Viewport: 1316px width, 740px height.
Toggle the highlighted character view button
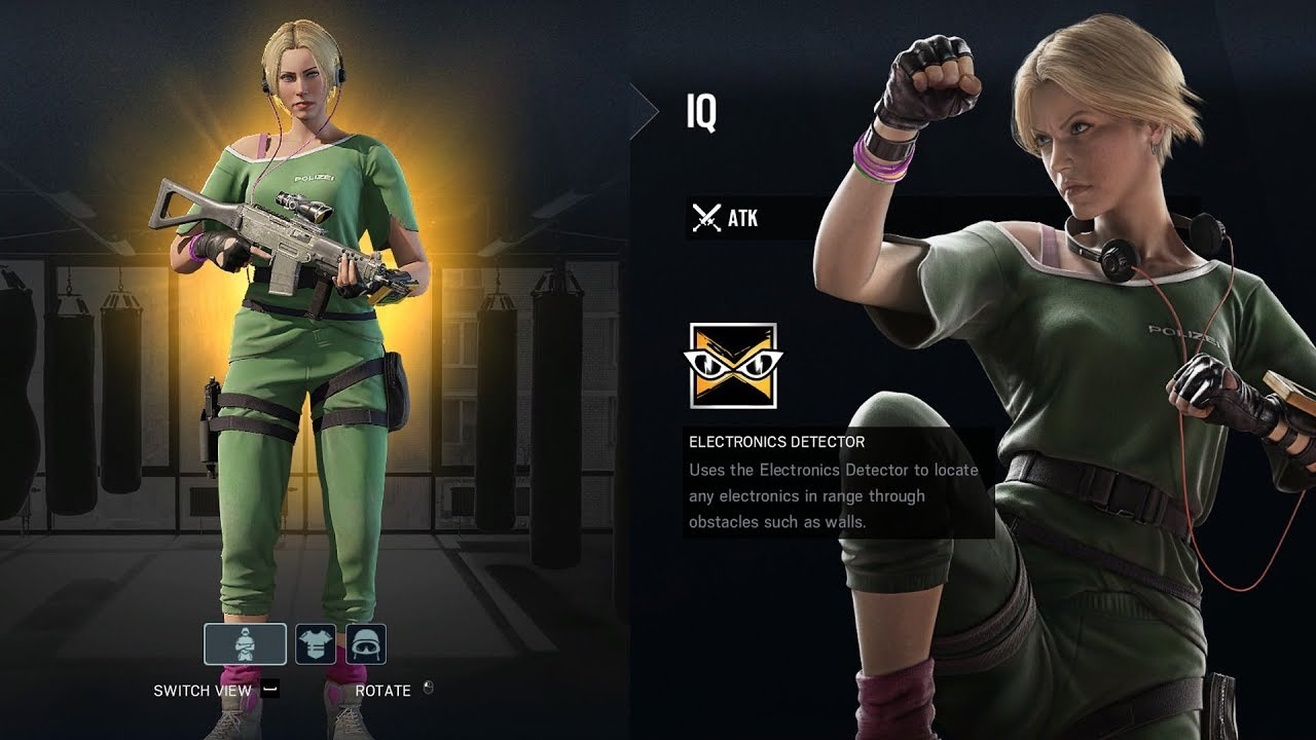click(245, 643)
